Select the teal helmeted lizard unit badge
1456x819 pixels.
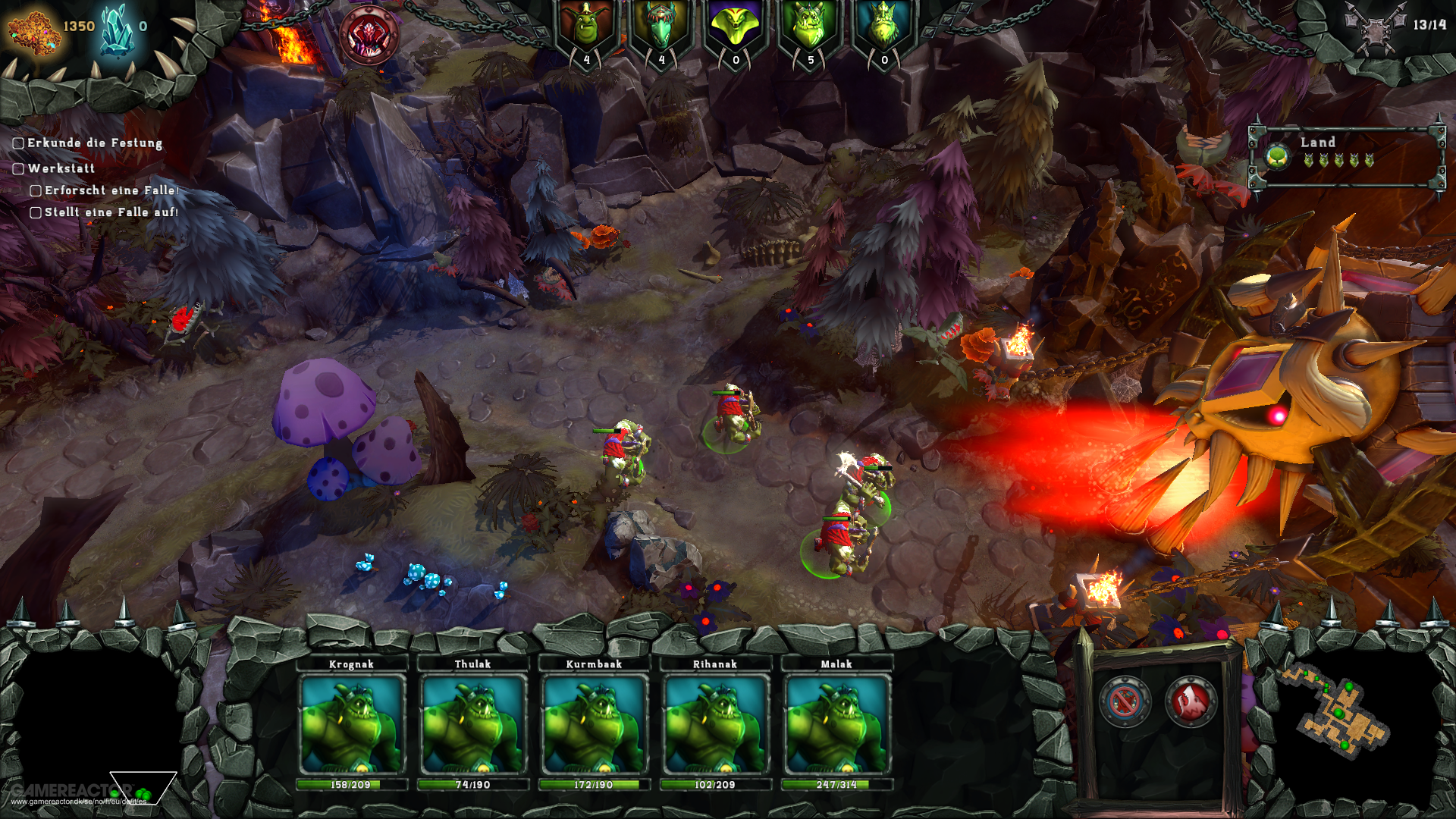(661, 29)
